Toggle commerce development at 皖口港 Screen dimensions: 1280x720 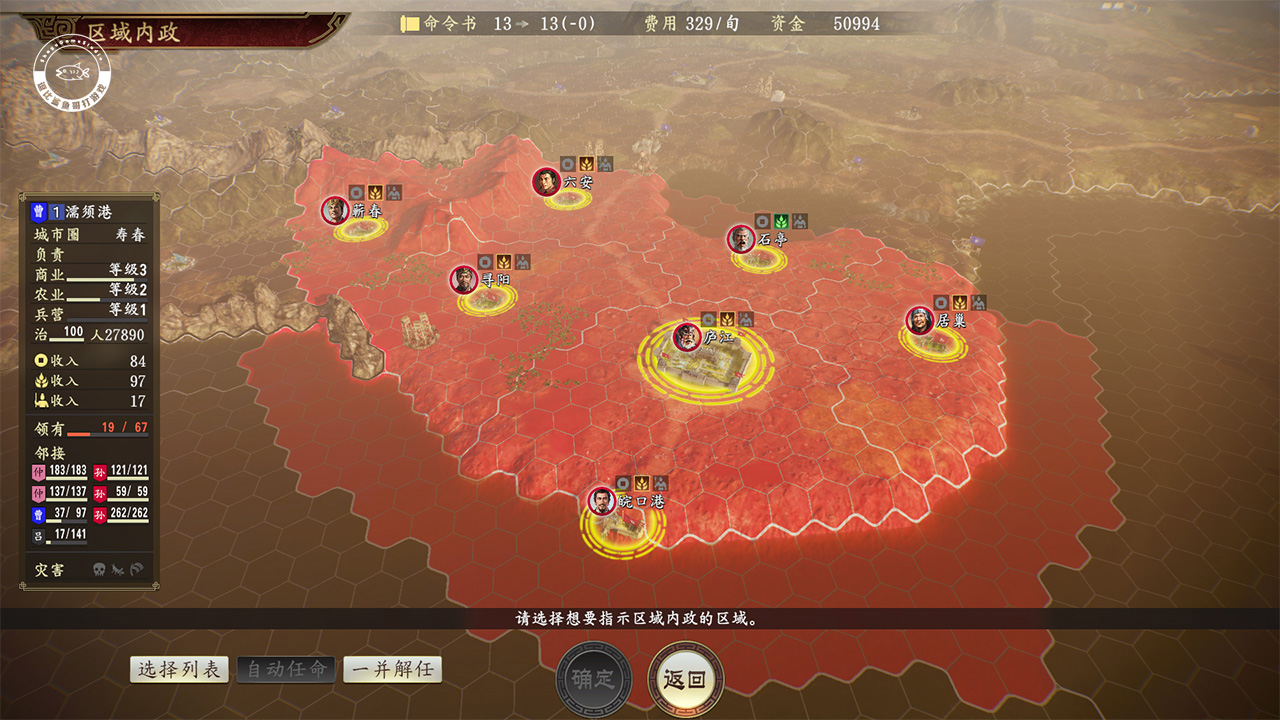(623, 483)
